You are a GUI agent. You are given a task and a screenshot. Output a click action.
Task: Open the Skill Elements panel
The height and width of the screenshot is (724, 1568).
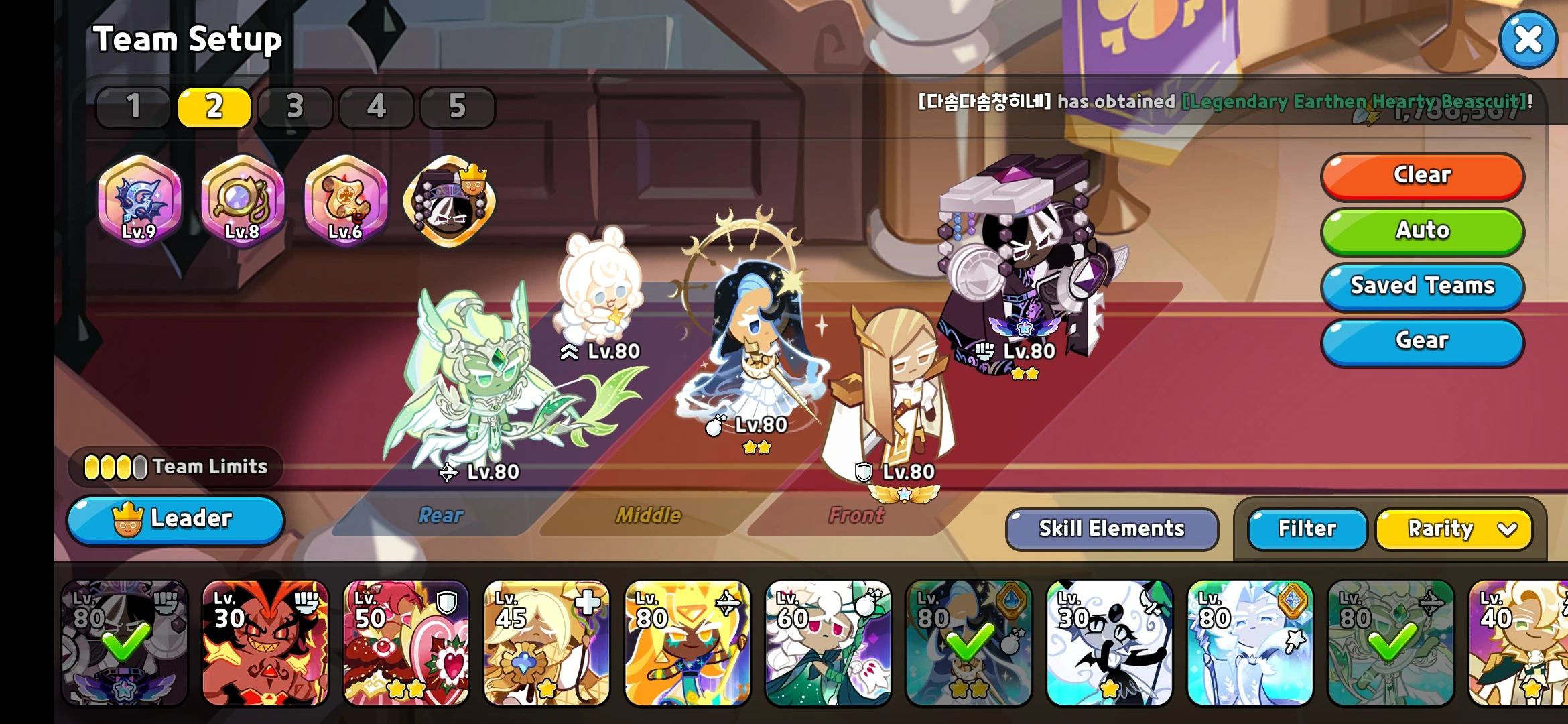[x=1111, y=529]
